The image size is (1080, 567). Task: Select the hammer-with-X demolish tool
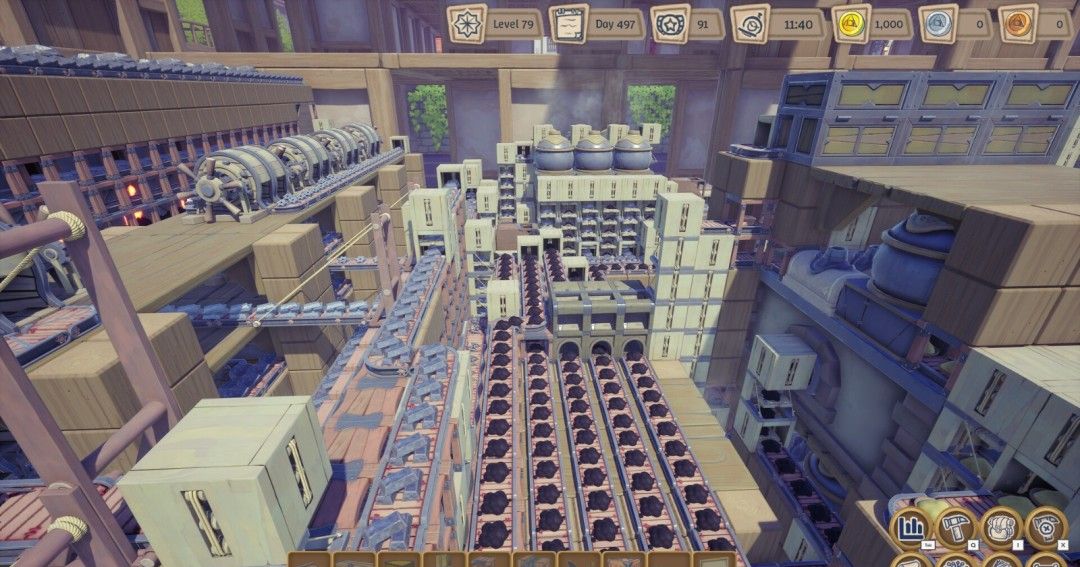(1046, 527)
